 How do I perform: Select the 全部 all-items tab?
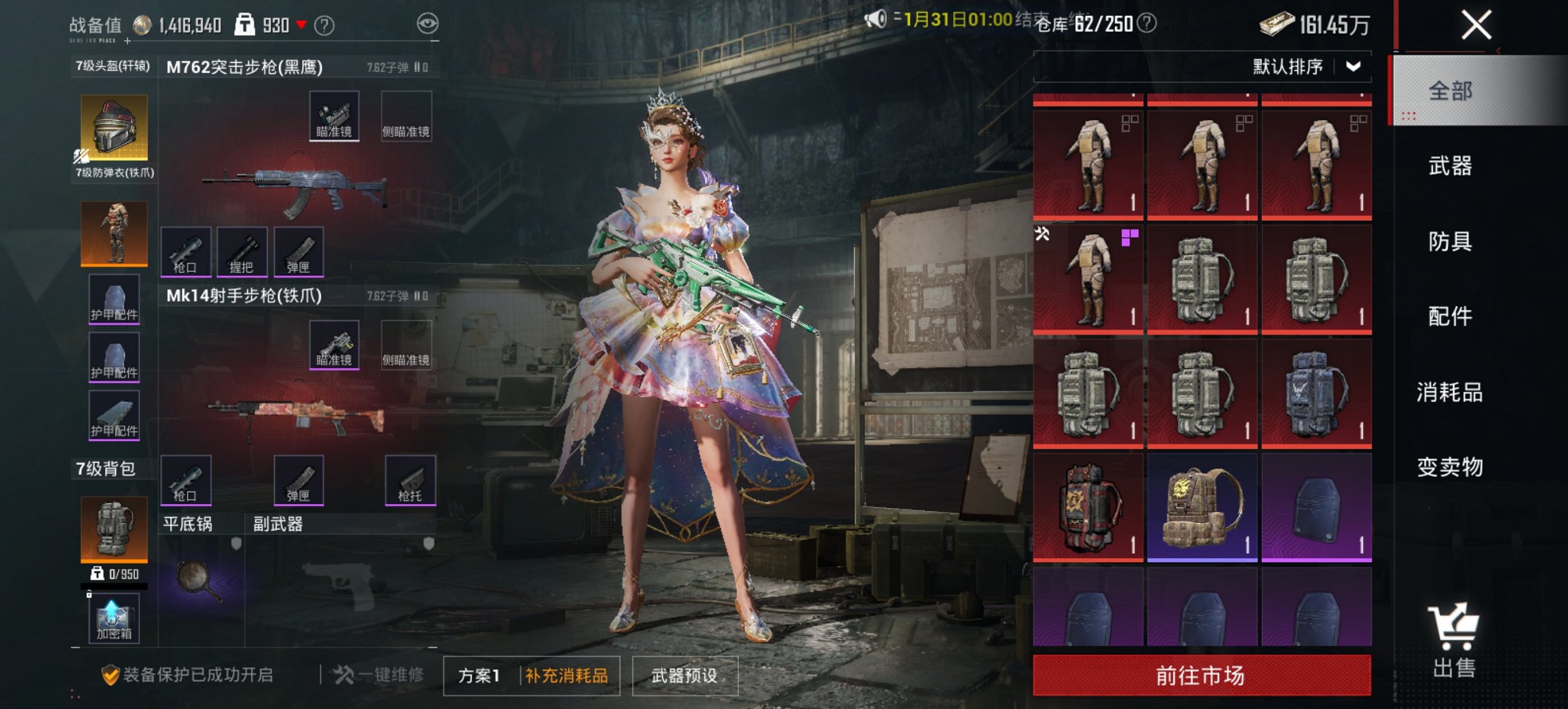(x=1450, y=91)
